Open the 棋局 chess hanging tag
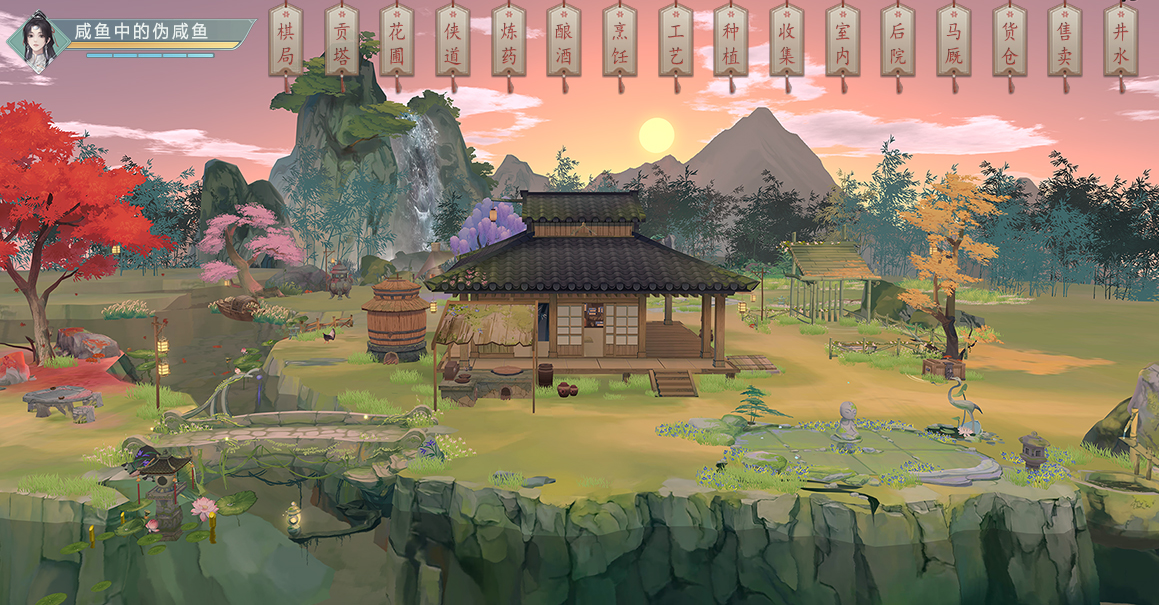Image resolution: width=1159 pixels, height=605 pixels. pos(286,43)
